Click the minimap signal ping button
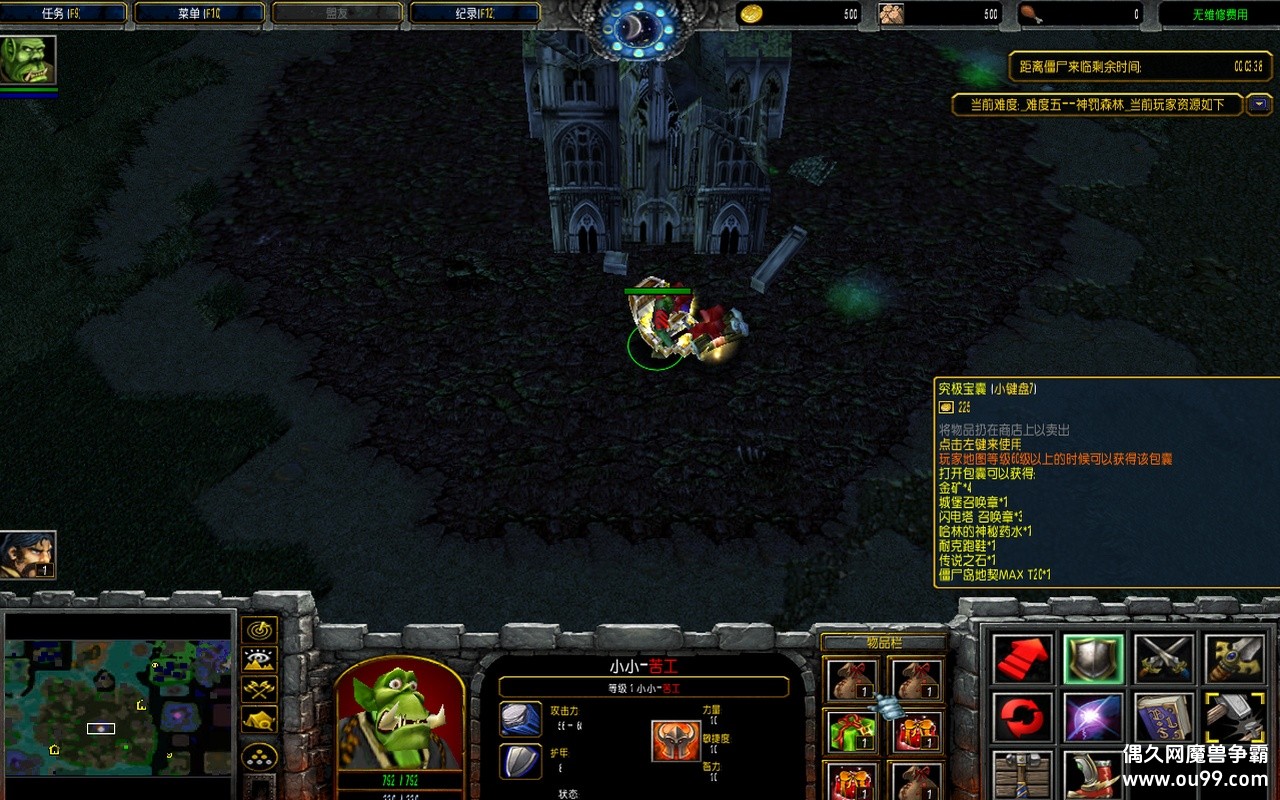Viewport: 1280px width, 800px height. (259, 630)
